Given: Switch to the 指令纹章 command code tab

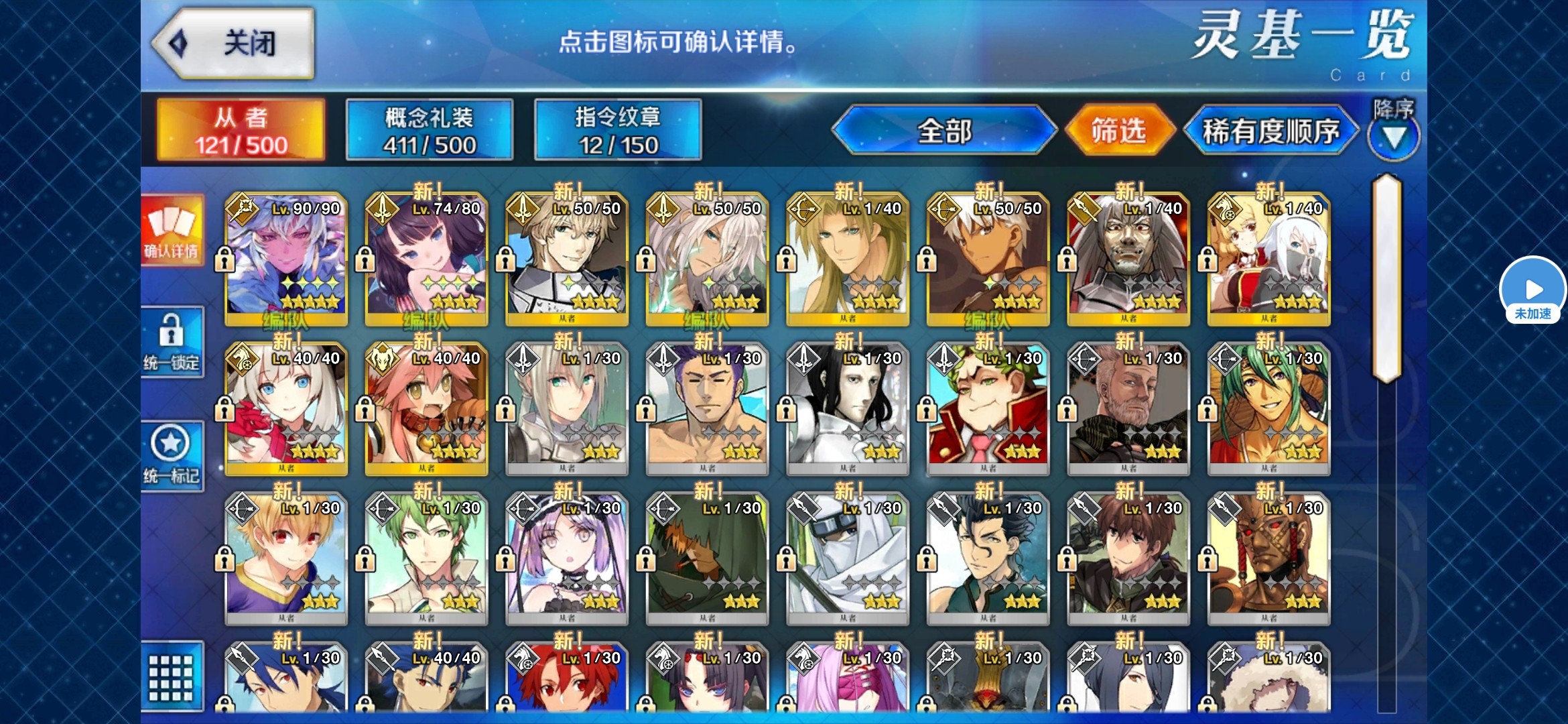Looking at the screenshot, I should pos(618,131).
